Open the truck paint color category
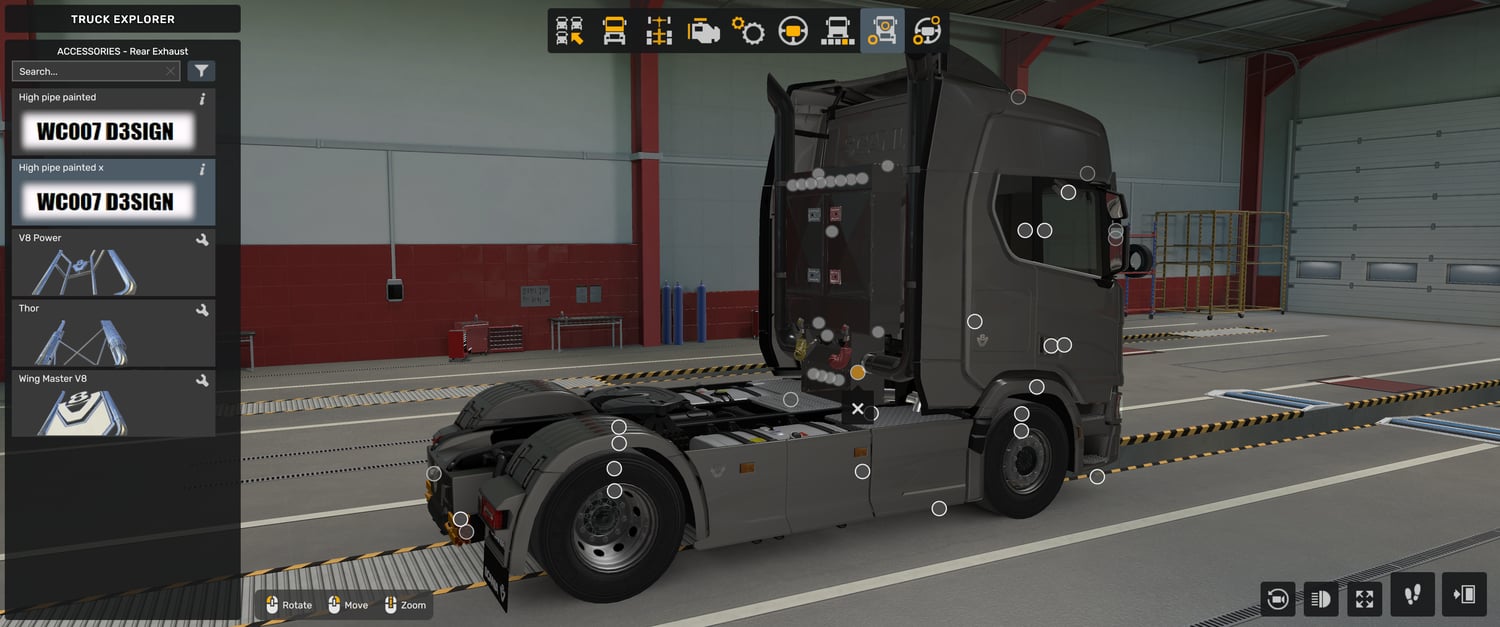Image resolution: width=1500 pixels, height=627 pixels. click(x=837, y=31)
